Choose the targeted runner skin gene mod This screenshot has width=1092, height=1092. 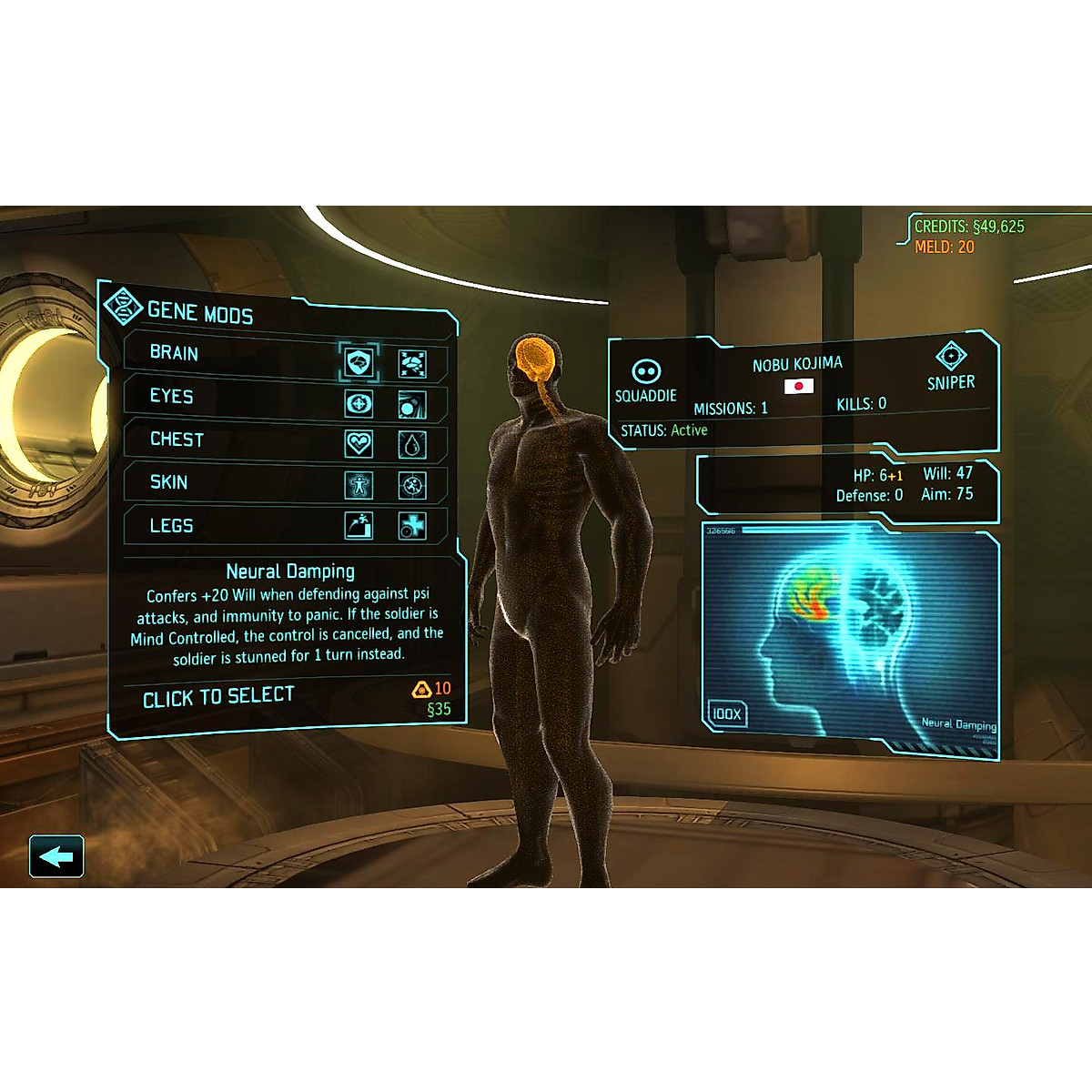tap(412, 486)
